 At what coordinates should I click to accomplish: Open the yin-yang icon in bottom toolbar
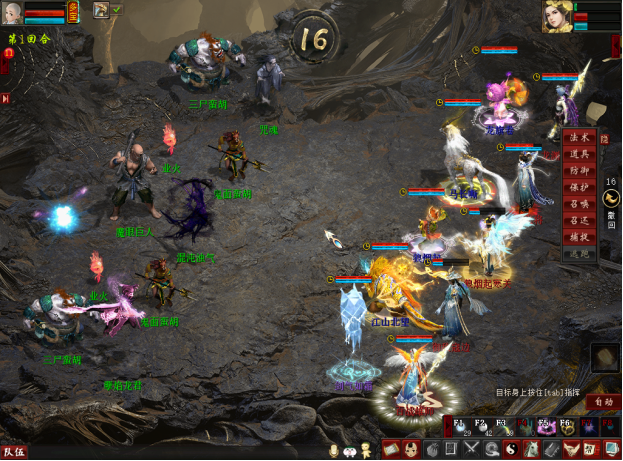click(510, 450)
